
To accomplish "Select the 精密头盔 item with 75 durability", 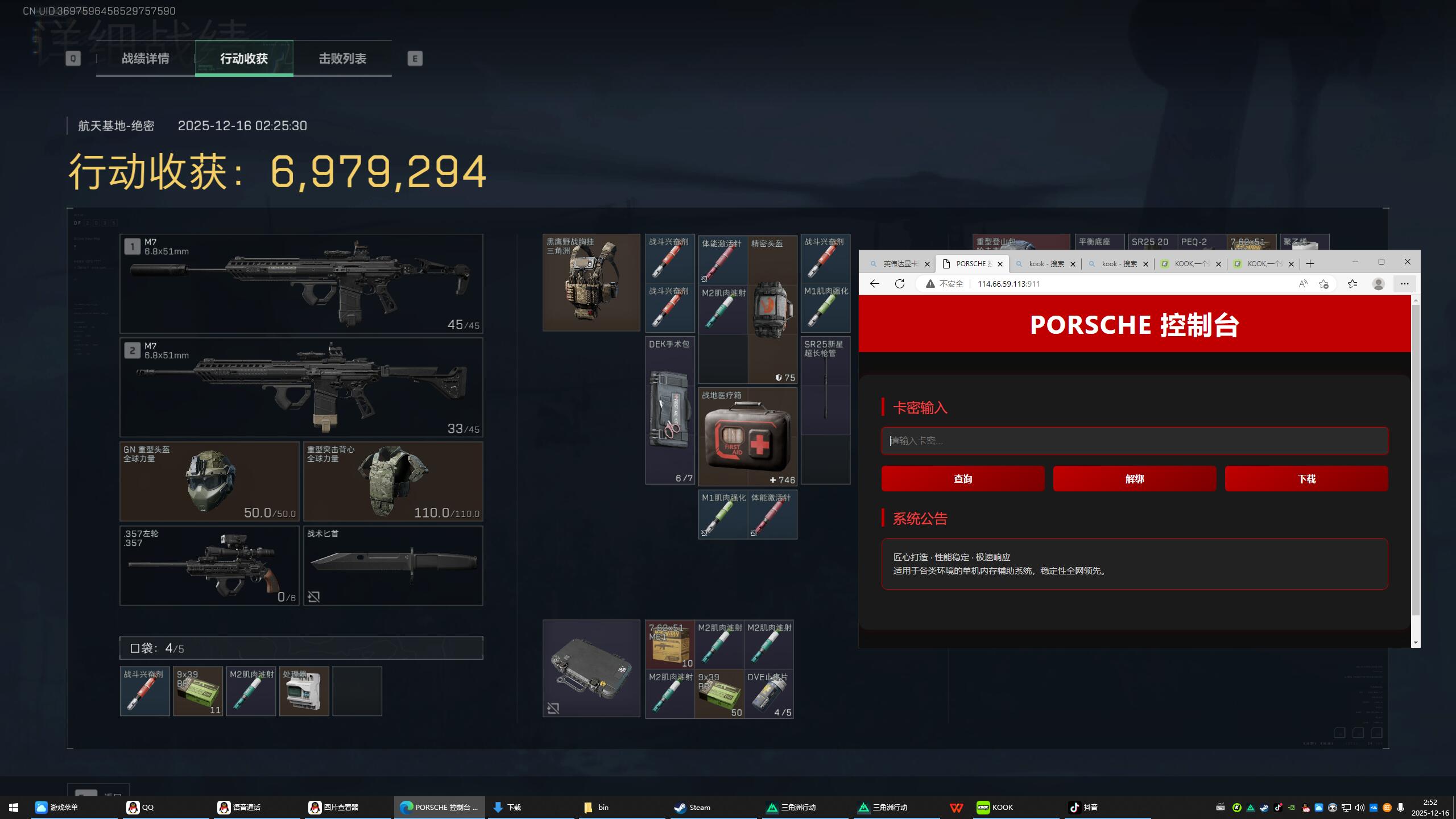I will point(772,310).
